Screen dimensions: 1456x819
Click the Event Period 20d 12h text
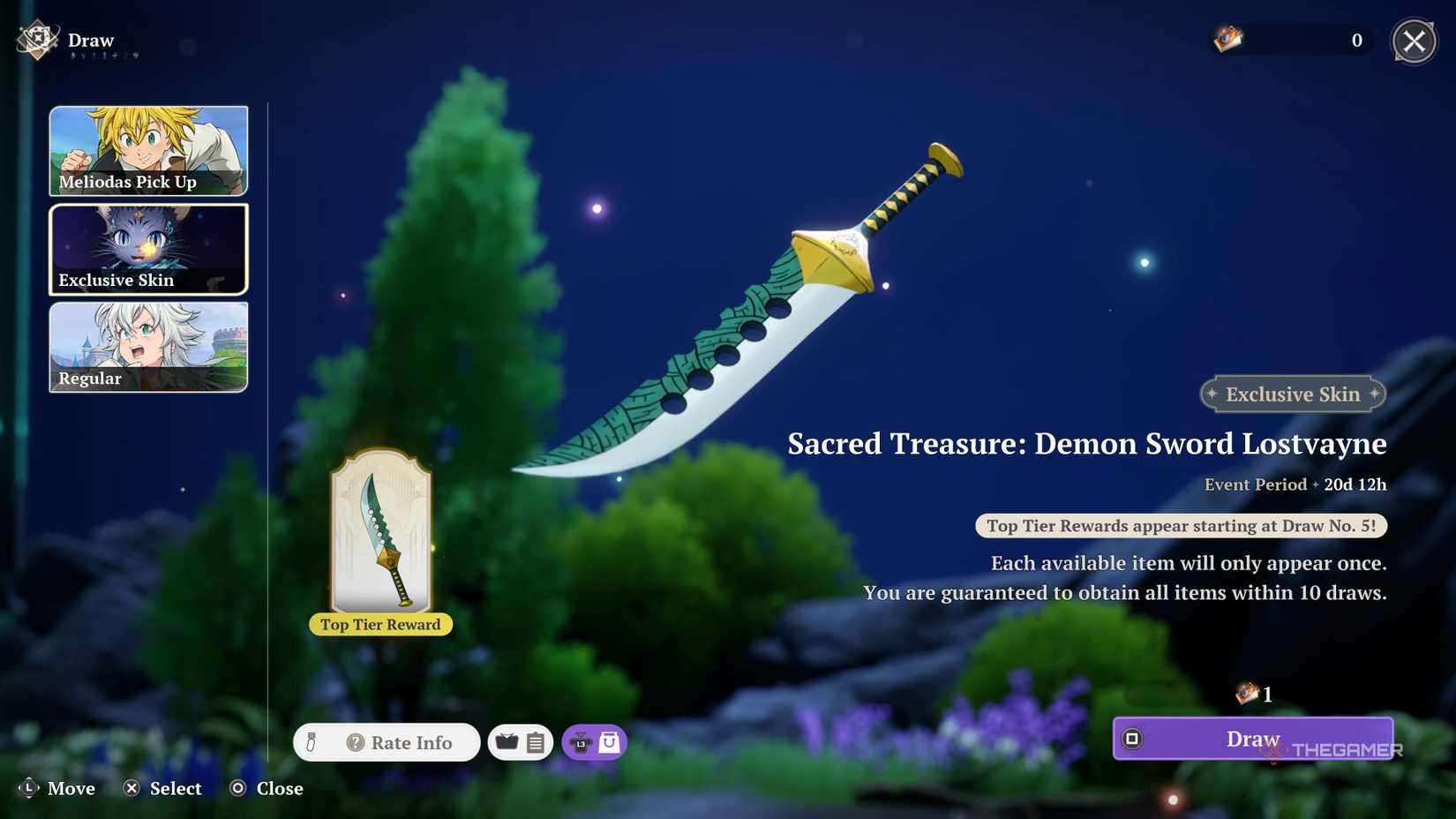(1296, 484)
